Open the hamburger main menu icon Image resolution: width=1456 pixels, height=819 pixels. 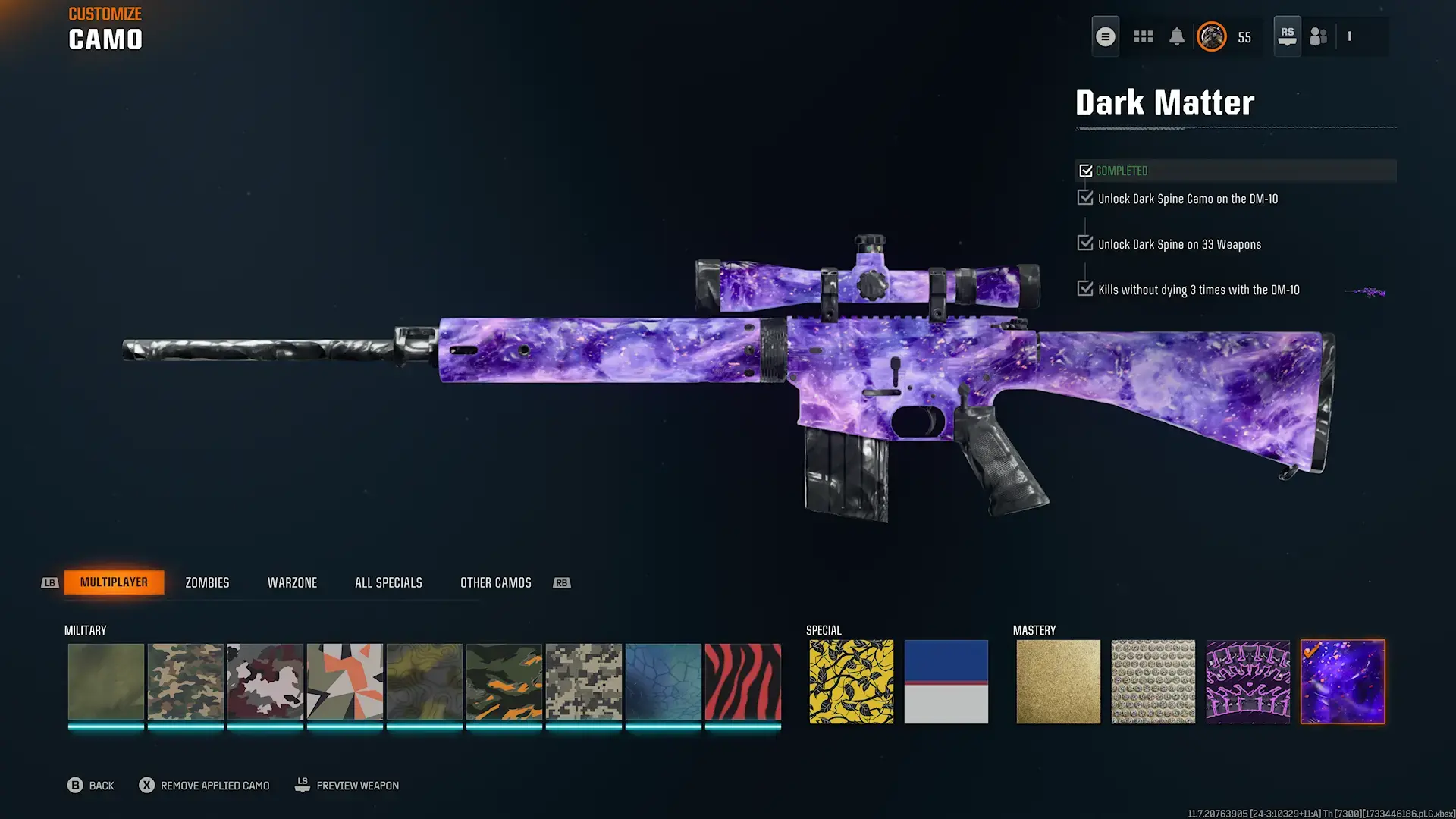click(1105, 36)
